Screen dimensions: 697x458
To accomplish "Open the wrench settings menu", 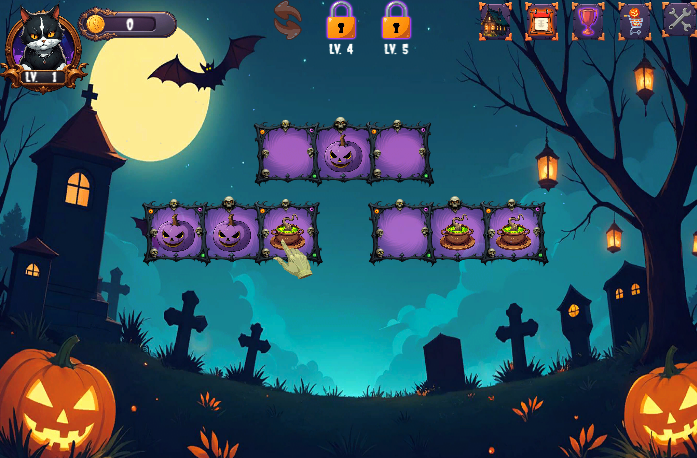I will [x=679, y=19].
